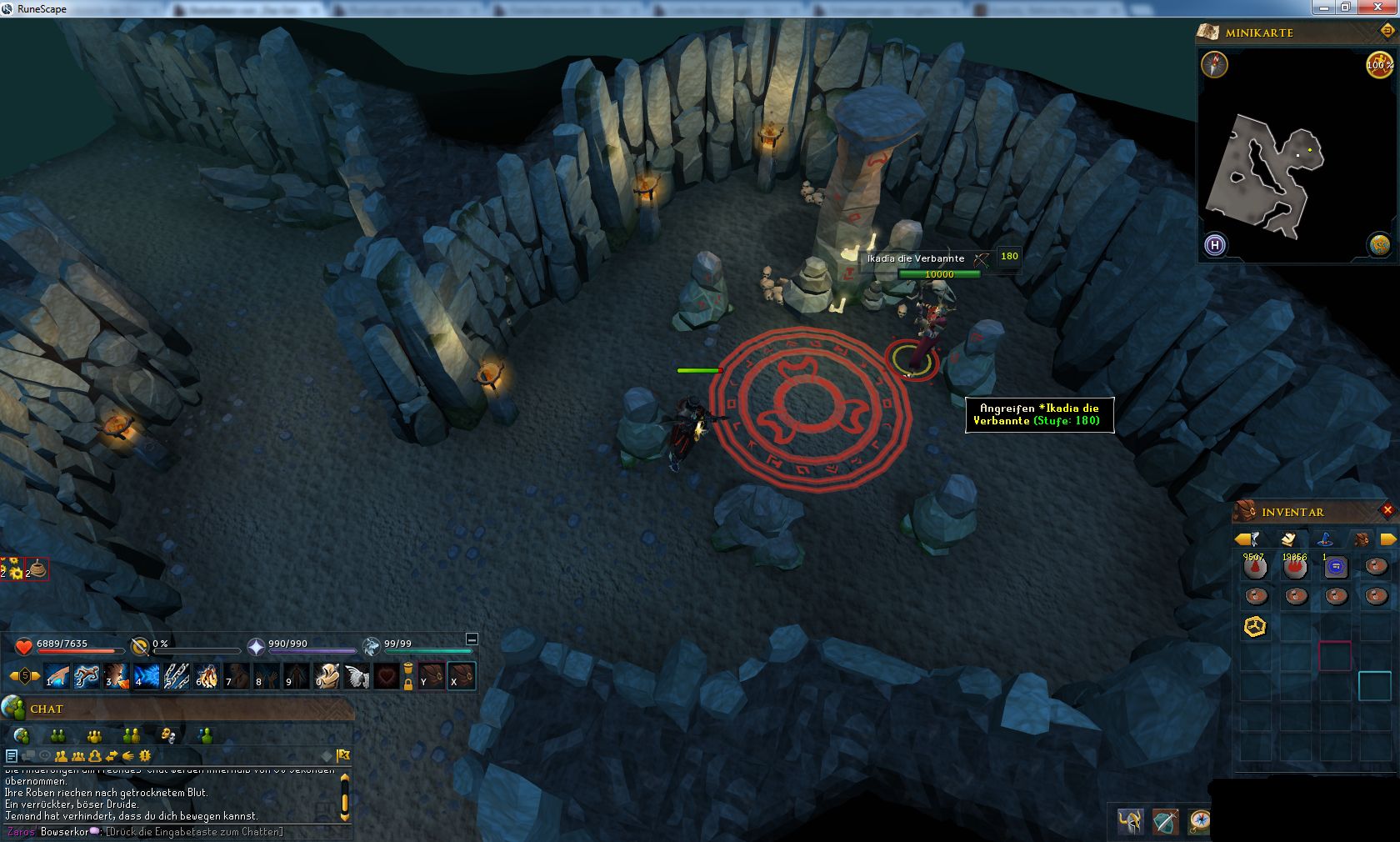The width and height of the screenshot is (1400, 842).
Task: Minimize the action bar with minus button
Action: pos(472,639)
